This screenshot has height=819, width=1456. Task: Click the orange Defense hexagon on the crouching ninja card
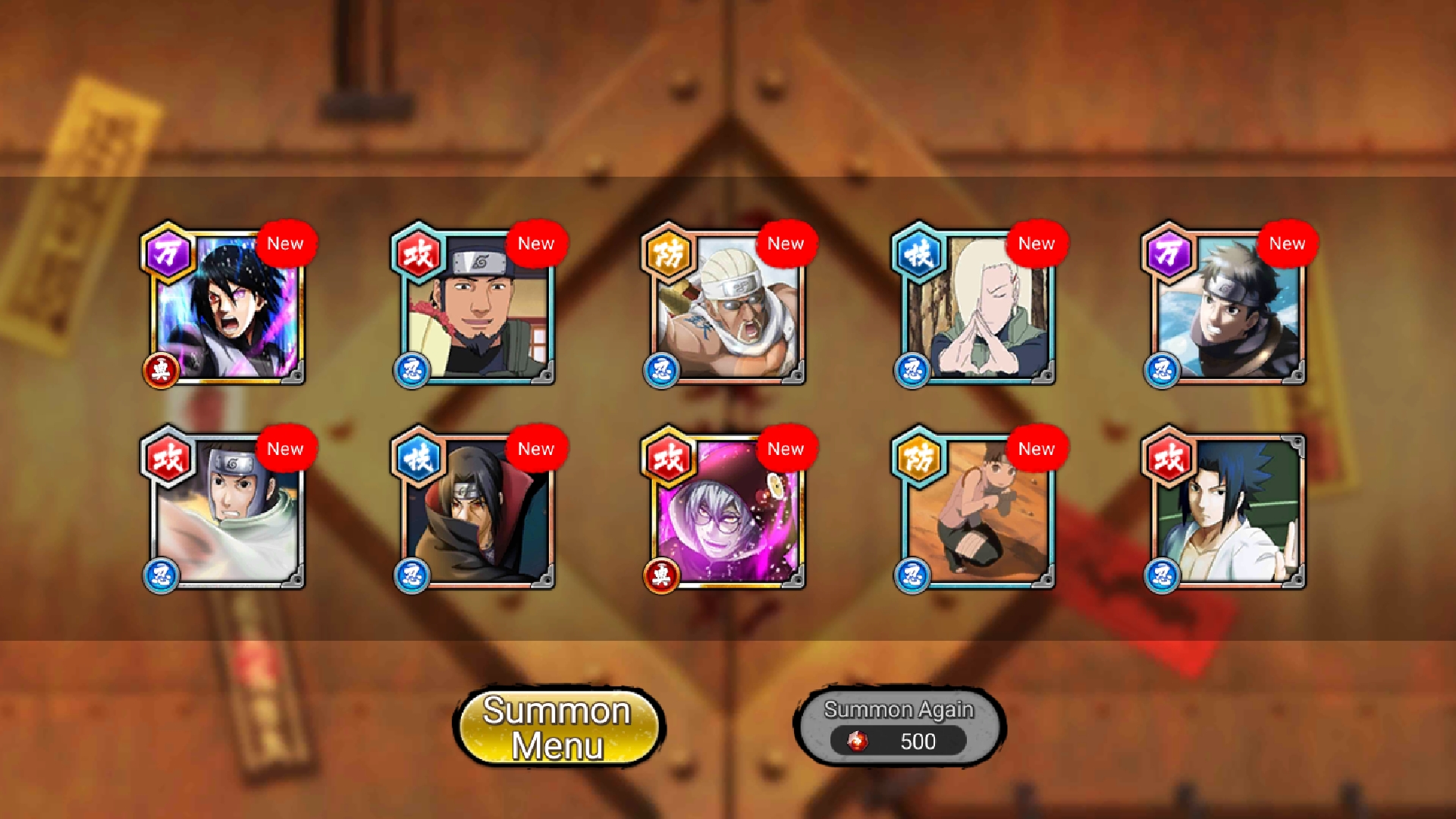[919, 460]
